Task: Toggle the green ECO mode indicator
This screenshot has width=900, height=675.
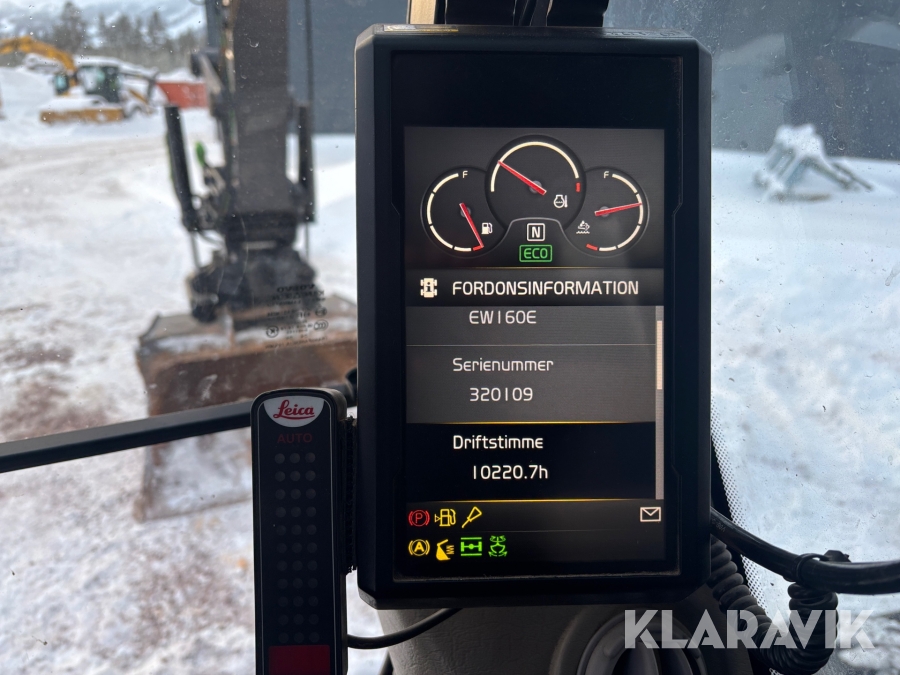Action: click(535, 253)
